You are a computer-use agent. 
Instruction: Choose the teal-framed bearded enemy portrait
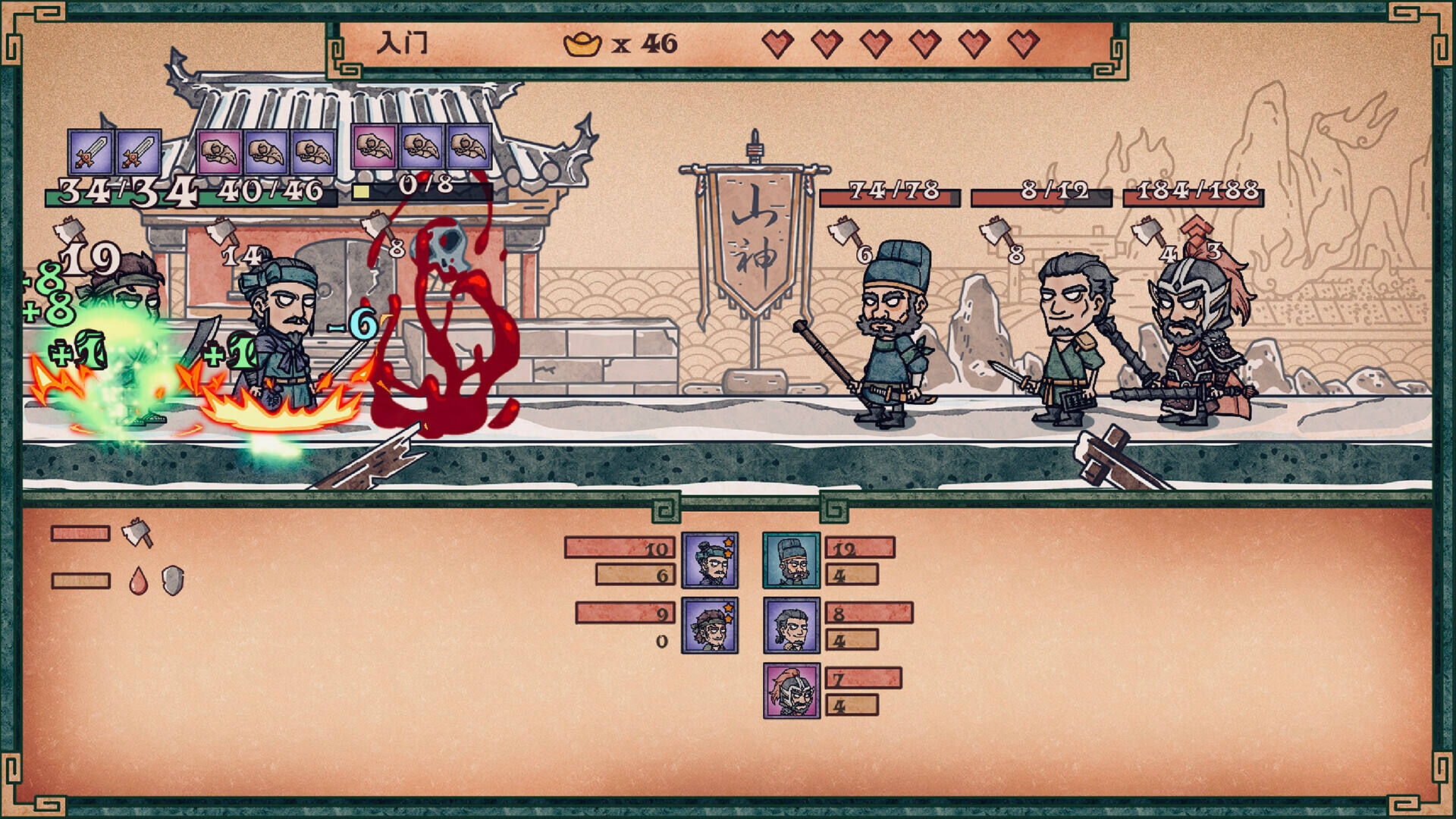(x=791, y=560)
